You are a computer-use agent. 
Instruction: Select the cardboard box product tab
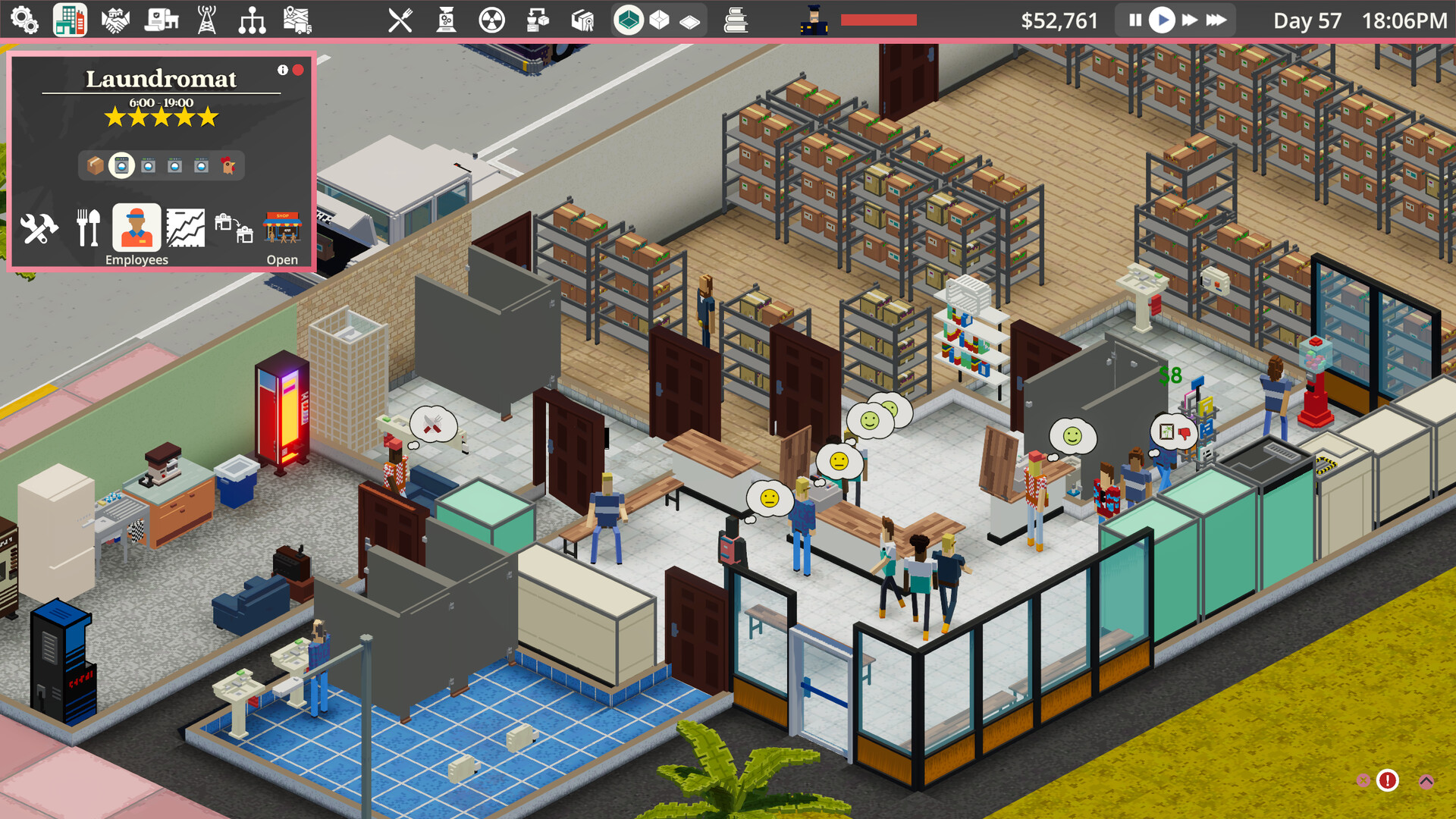click(x=95, y=165)
